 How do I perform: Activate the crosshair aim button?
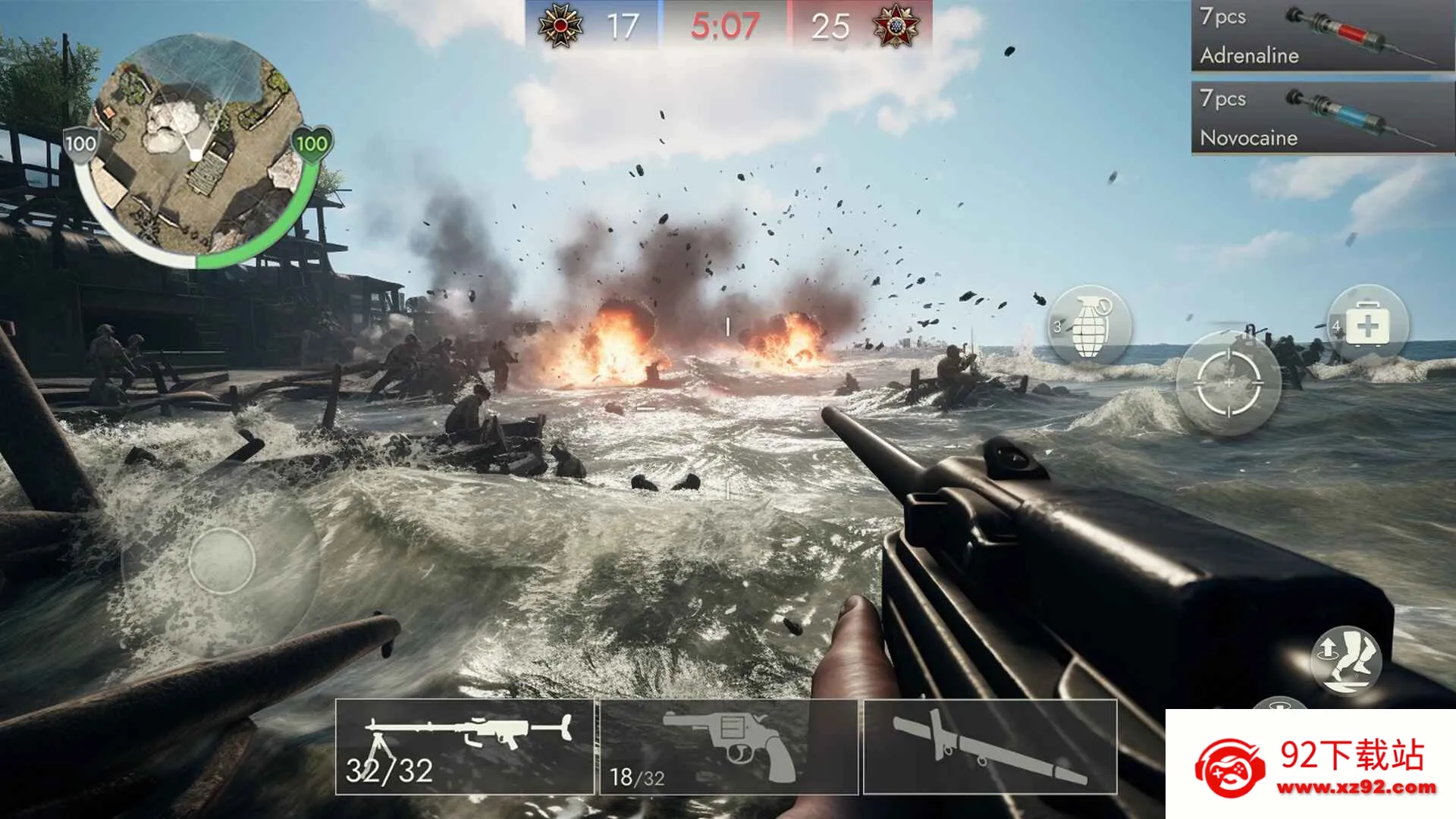click(x=1228, y=383)
